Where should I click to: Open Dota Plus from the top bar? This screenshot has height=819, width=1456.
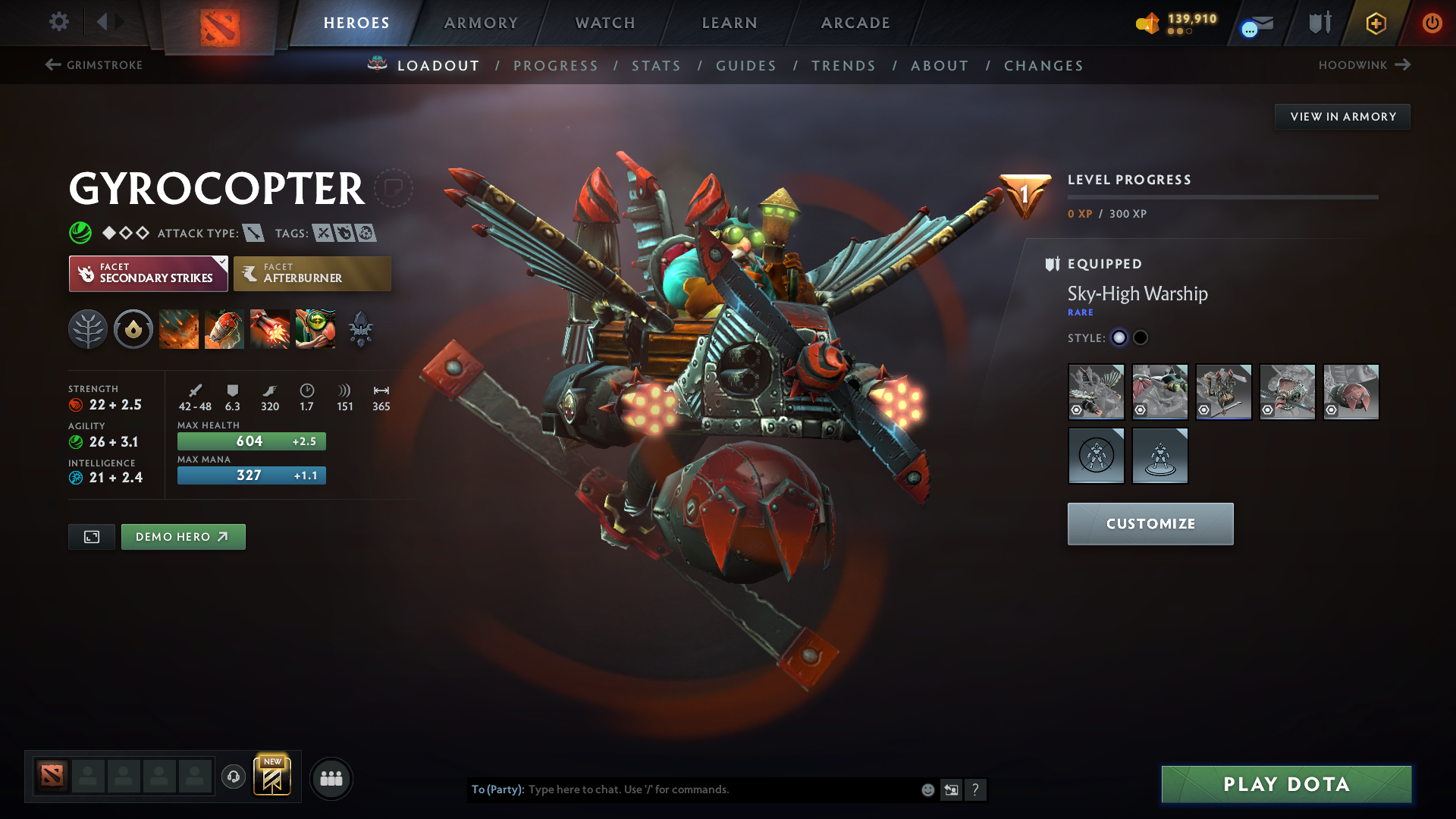(1375, 23)
